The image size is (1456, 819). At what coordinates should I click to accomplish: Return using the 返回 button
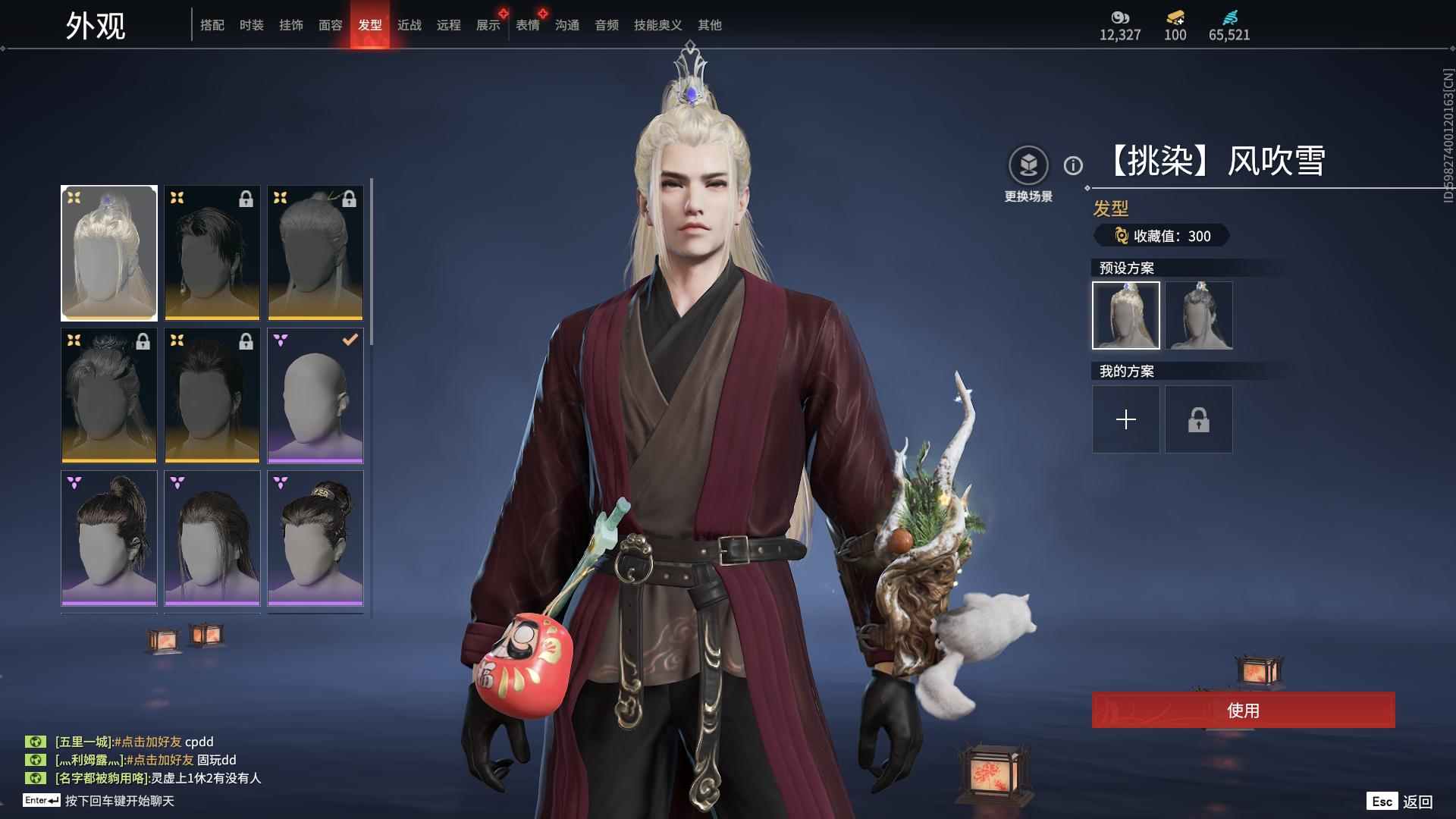tap(1417, 802)
